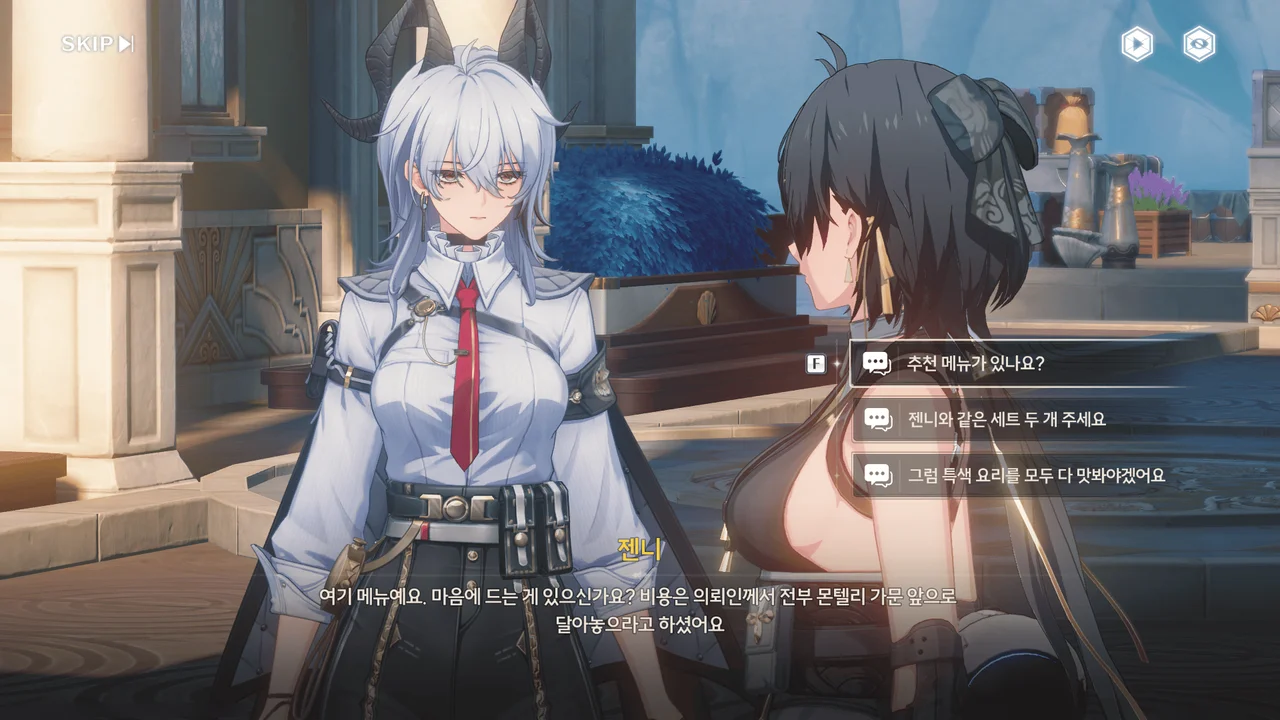Toggle auto-play for dialogue
This screenshot has width=1280, height=720.
(x=1136, y=44)
